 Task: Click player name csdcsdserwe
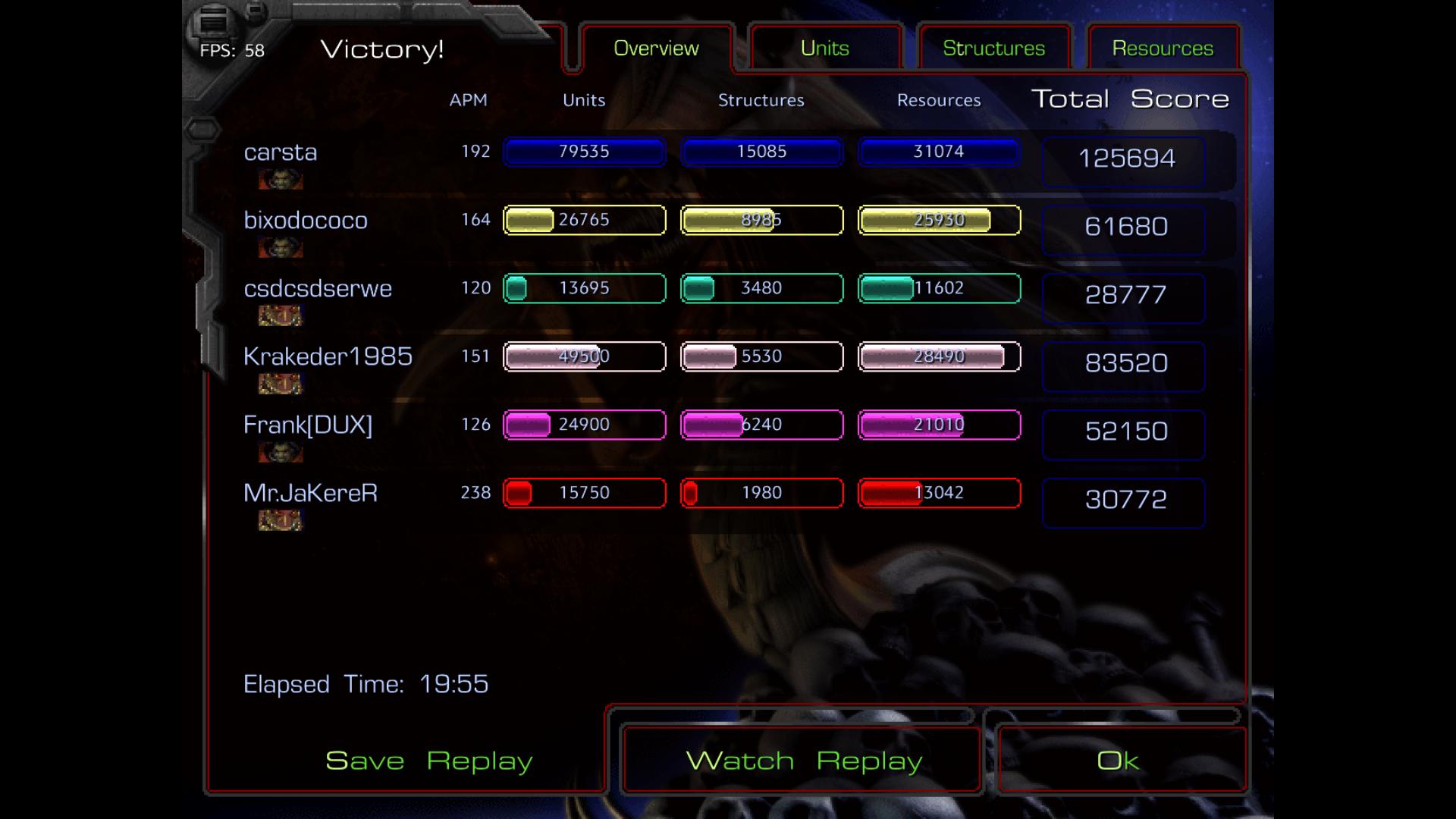click(x=318, y=289)
